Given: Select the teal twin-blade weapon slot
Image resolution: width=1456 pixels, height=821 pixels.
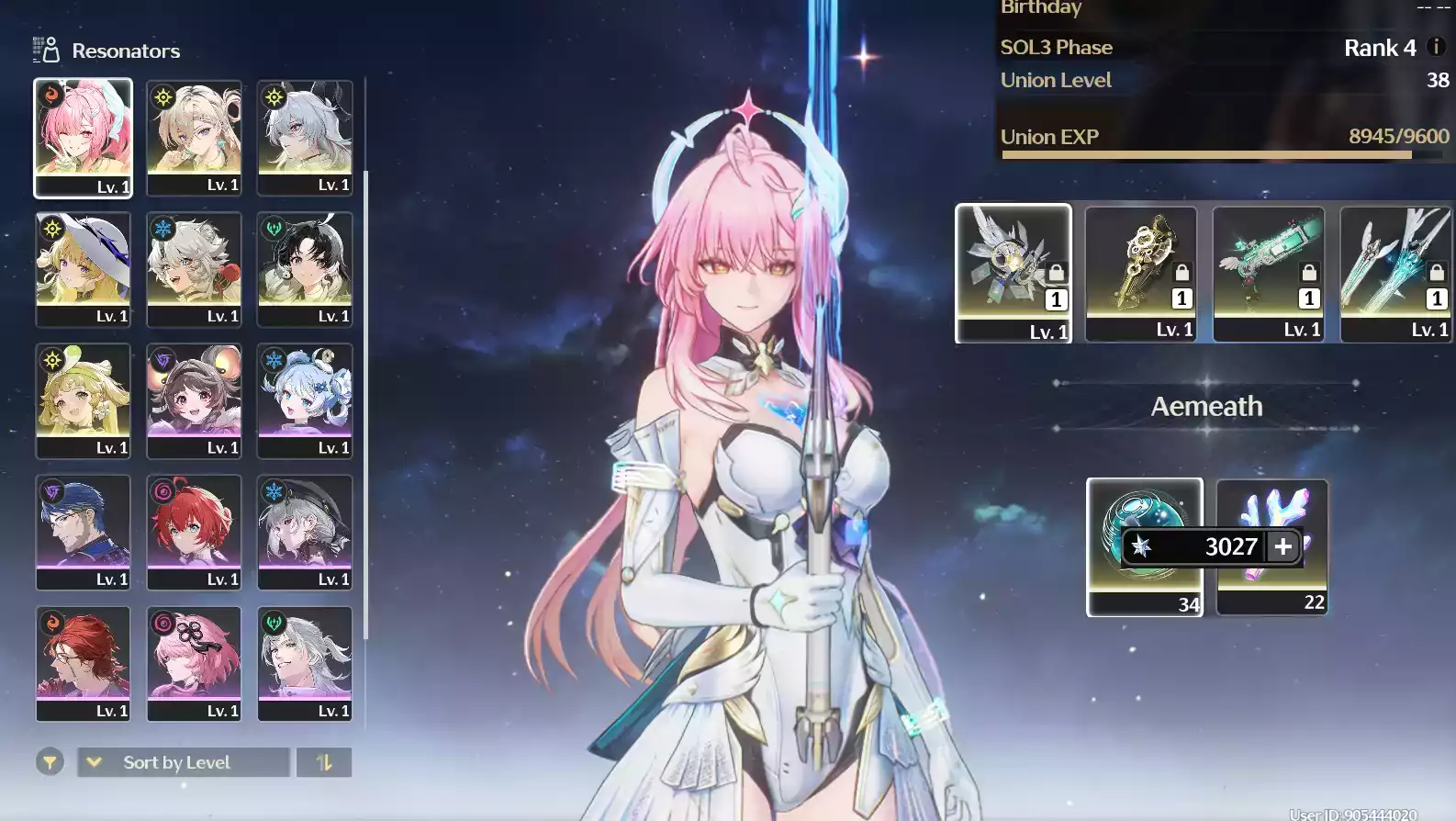Looking at the screenshot, I should [x=1395, y=273].
